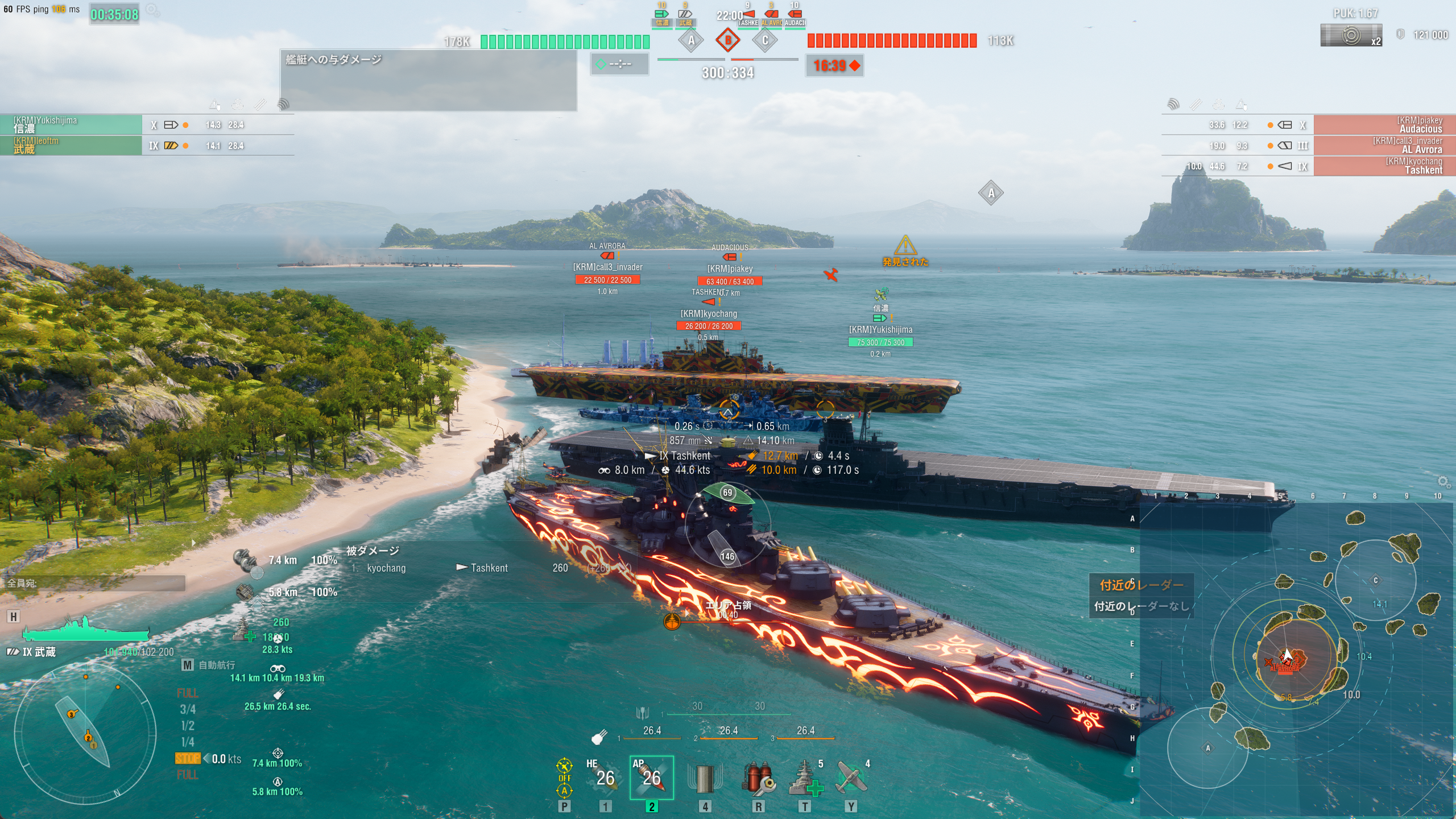Set engine telegraph to 1/2 speed
The image size is (1456, 819).
point(188,726)
